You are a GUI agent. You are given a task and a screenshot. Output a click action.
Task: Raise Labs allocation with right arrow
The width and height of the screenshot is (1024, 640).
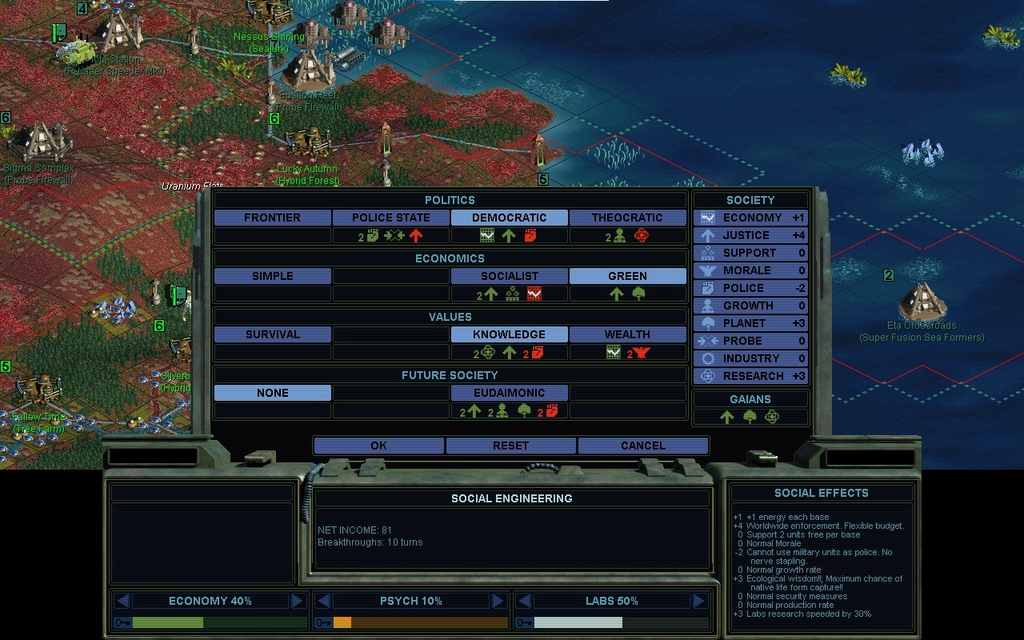pos(697,601)
